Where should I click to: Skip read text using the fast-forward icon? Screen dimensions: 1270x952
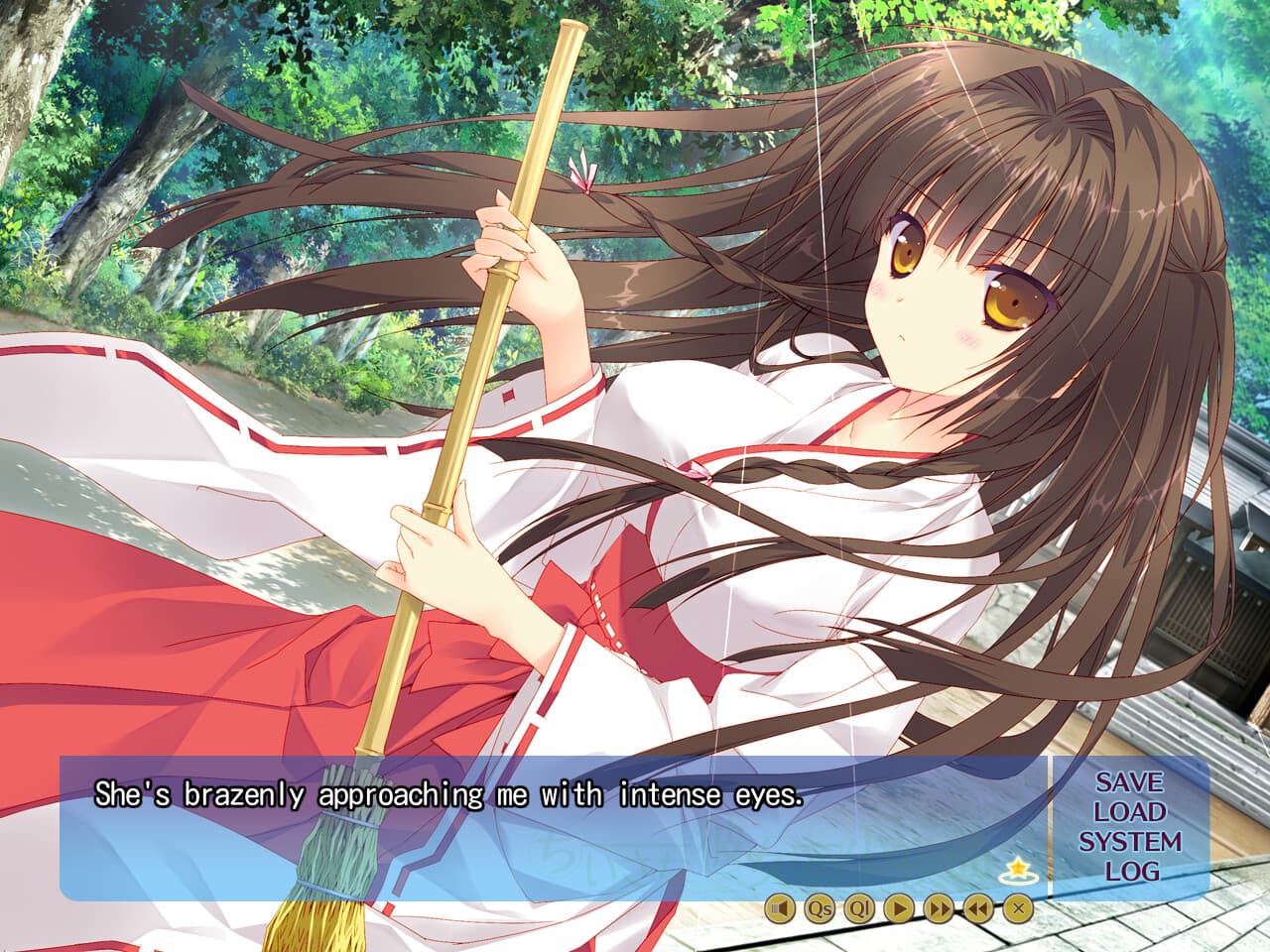(939, 907)
